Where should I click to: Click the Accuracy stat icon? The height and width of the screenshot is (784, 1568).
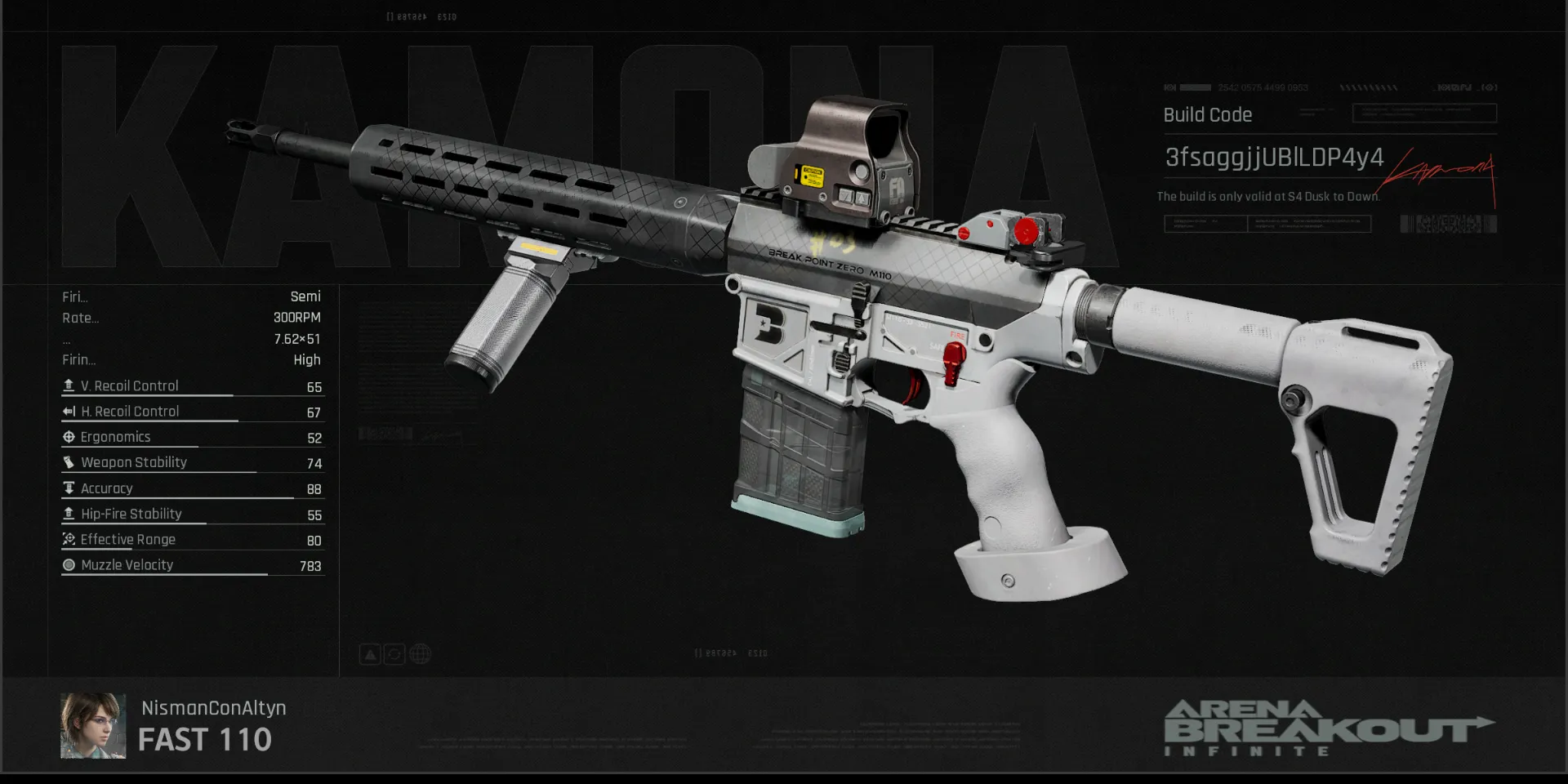point(69,488)
